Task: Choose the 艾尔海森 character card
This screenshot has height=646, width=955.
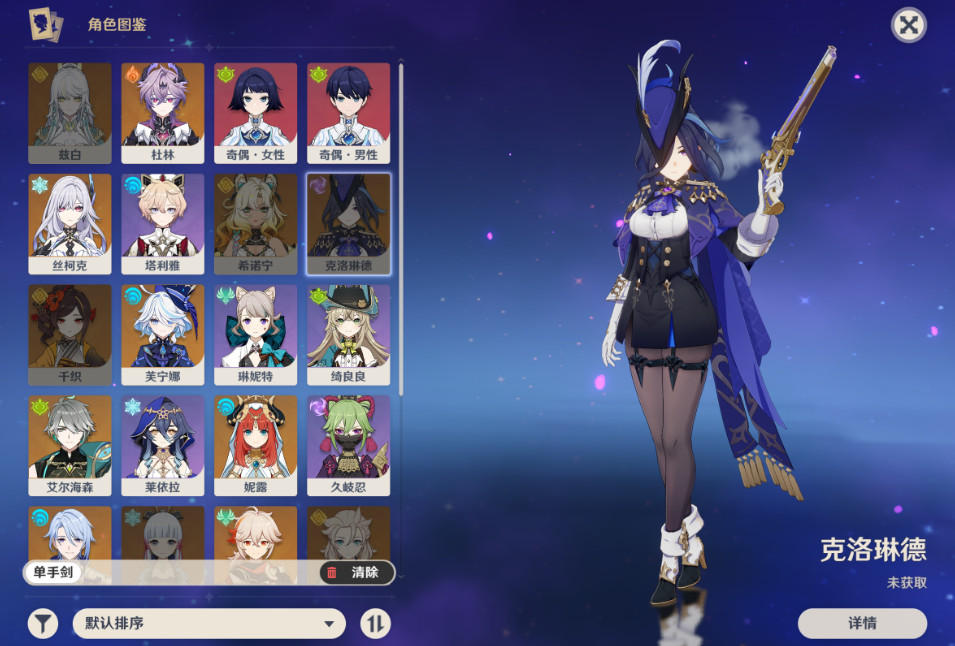Action: (x=70, y=446)
